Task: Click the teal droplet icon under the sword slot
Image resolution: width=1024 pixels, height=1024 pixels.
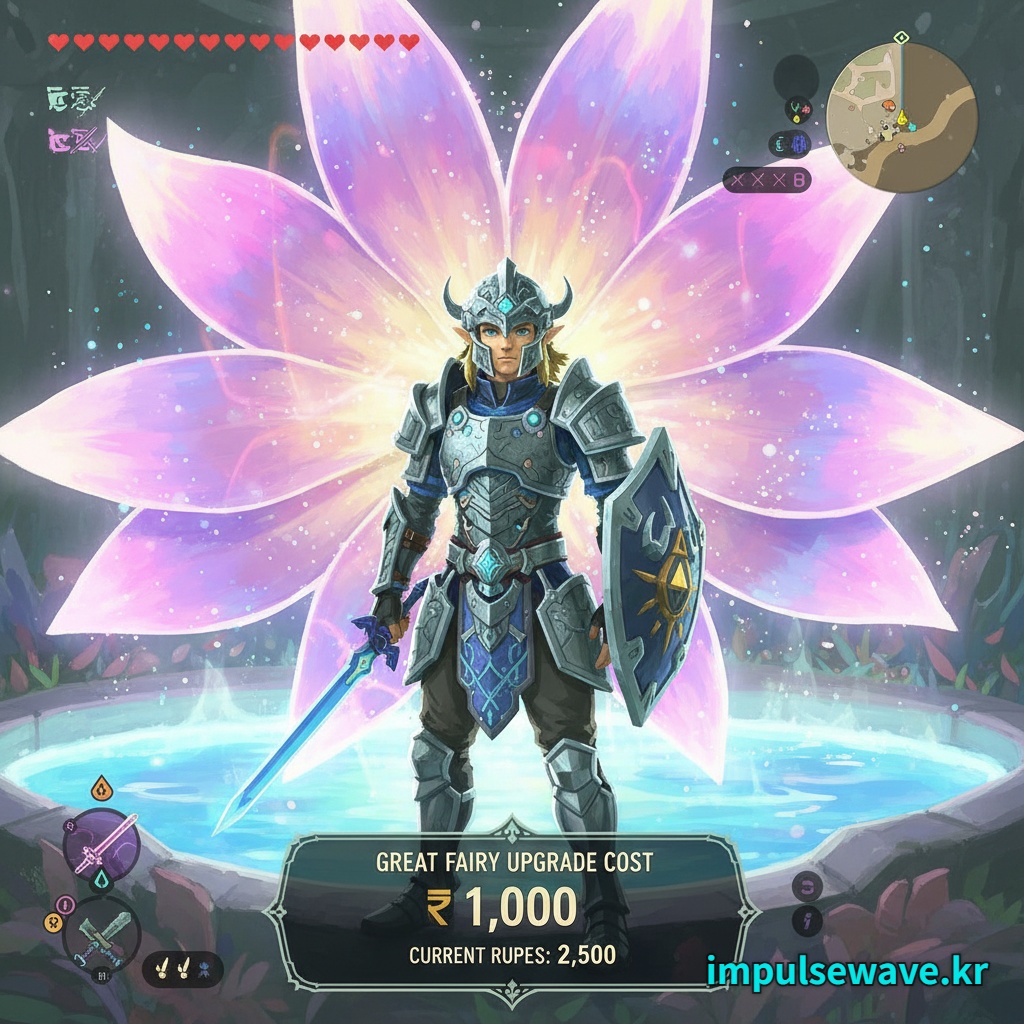Action: click(x=101, y=880)
